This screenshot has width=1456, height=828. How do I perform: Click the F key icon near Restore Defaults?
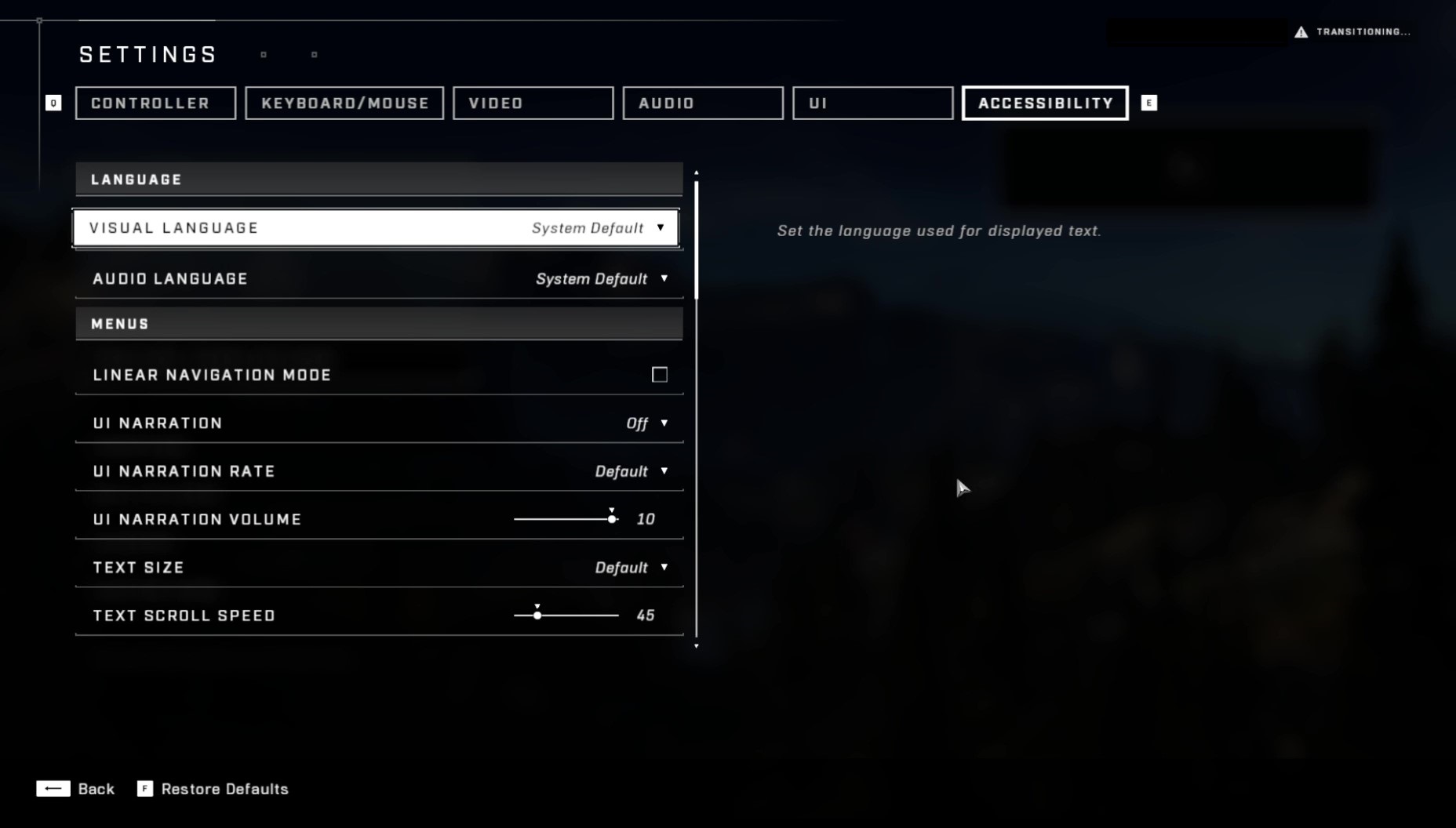pos(145,790)
